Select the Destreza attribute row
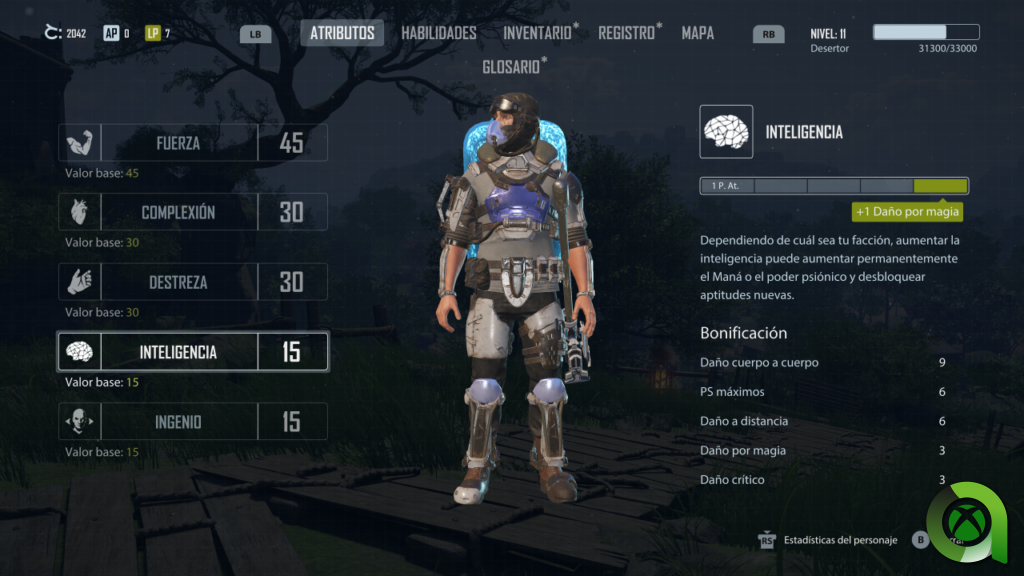This screenshot has height=576, width=1024. coord(193,282)
